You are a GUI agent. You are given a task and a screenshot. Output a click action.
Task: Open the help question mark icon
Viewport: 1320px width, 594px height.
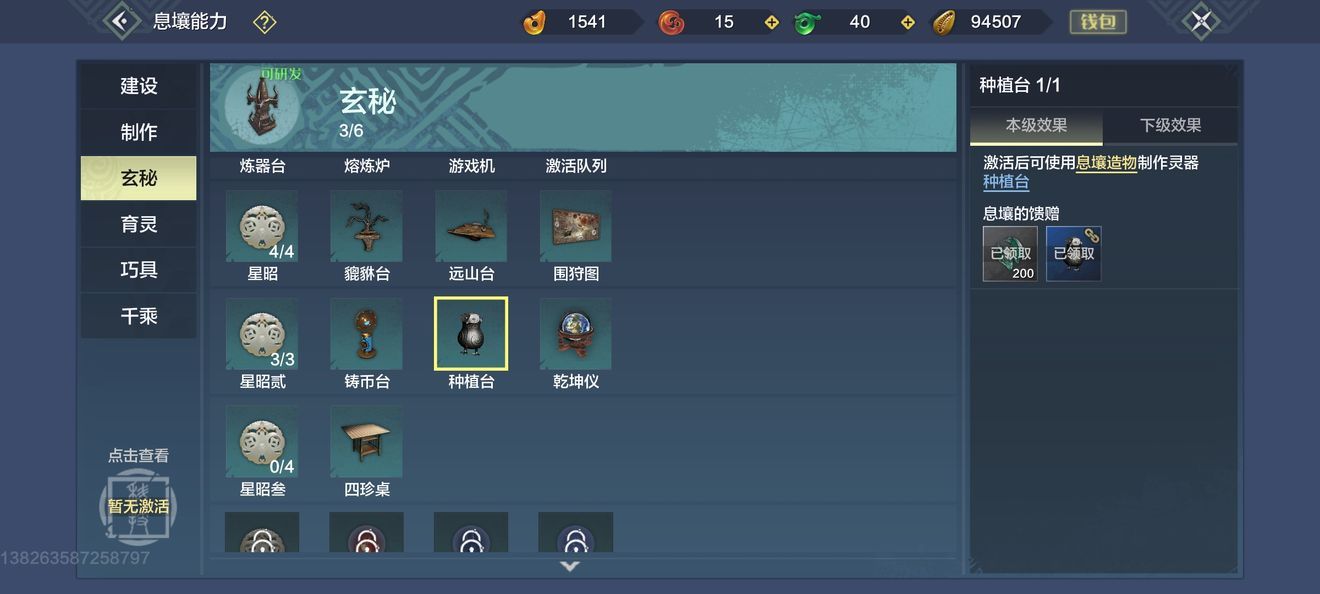pyautogui.click(x=264, y=21)
